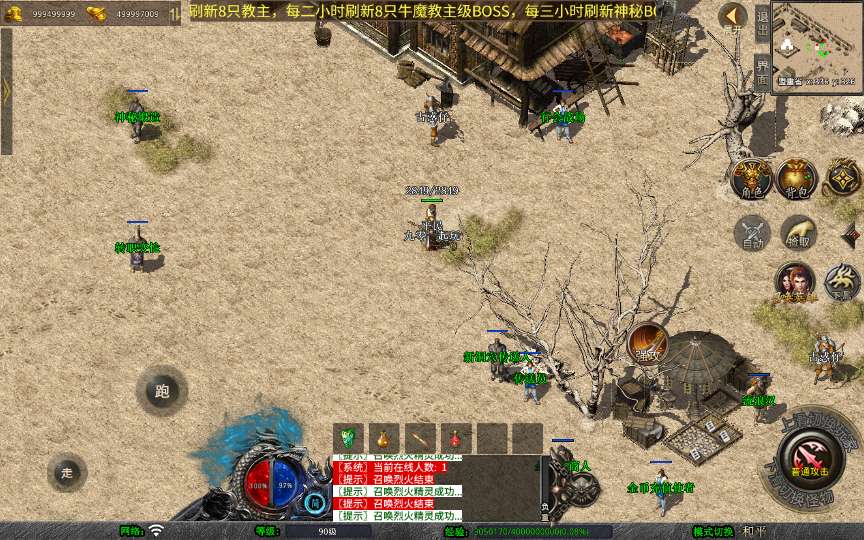
Task: Open the hero portrait icon
Action: point(794,282)
